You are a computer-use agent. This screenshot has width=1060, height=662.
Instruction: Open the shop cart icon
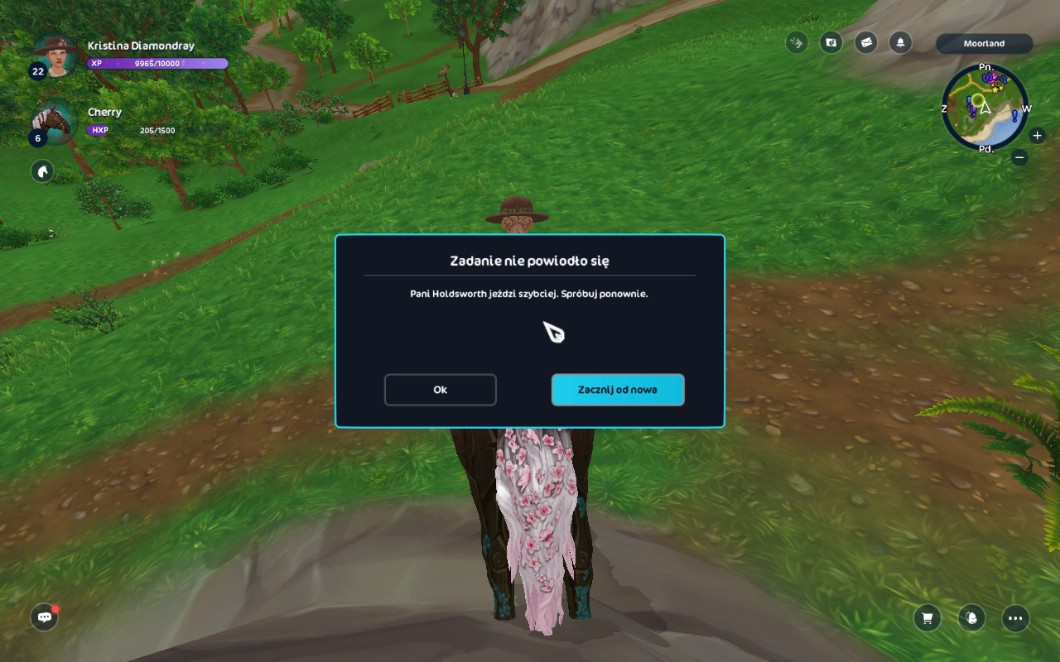[x=927, y=618]
